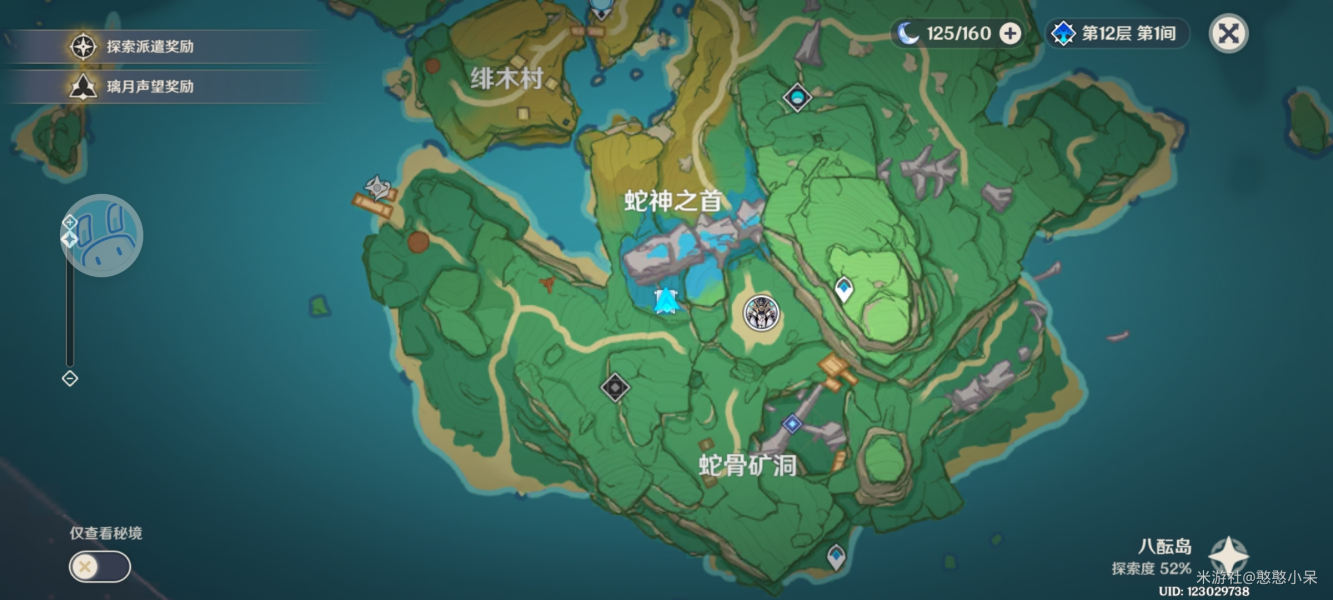The image size is (1333, 600).
Task: Zoom in with the map slider plus
Action: tap(70, 222)
